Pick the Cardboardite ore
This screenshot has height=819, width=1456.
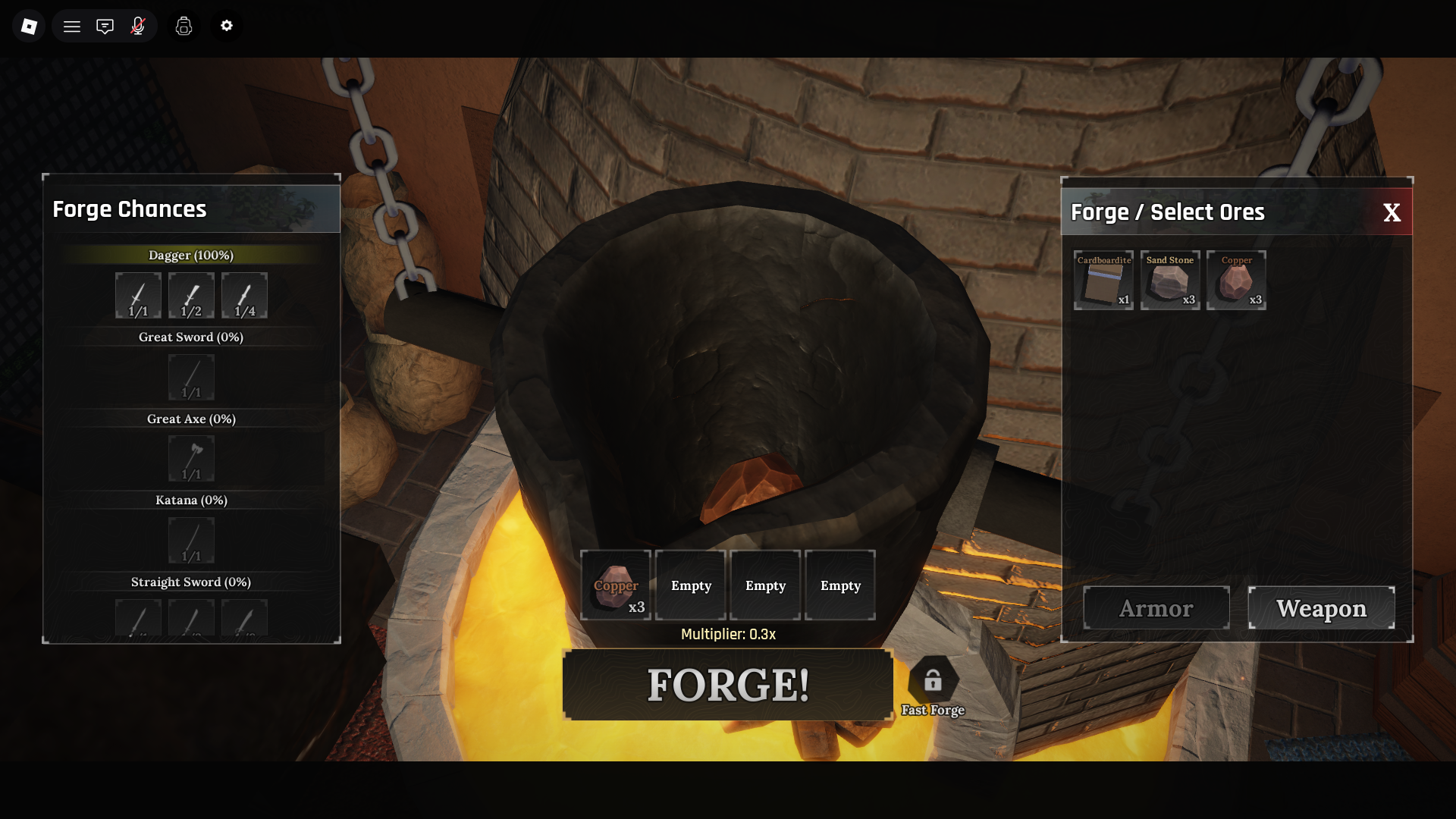tap(1103, 281)
